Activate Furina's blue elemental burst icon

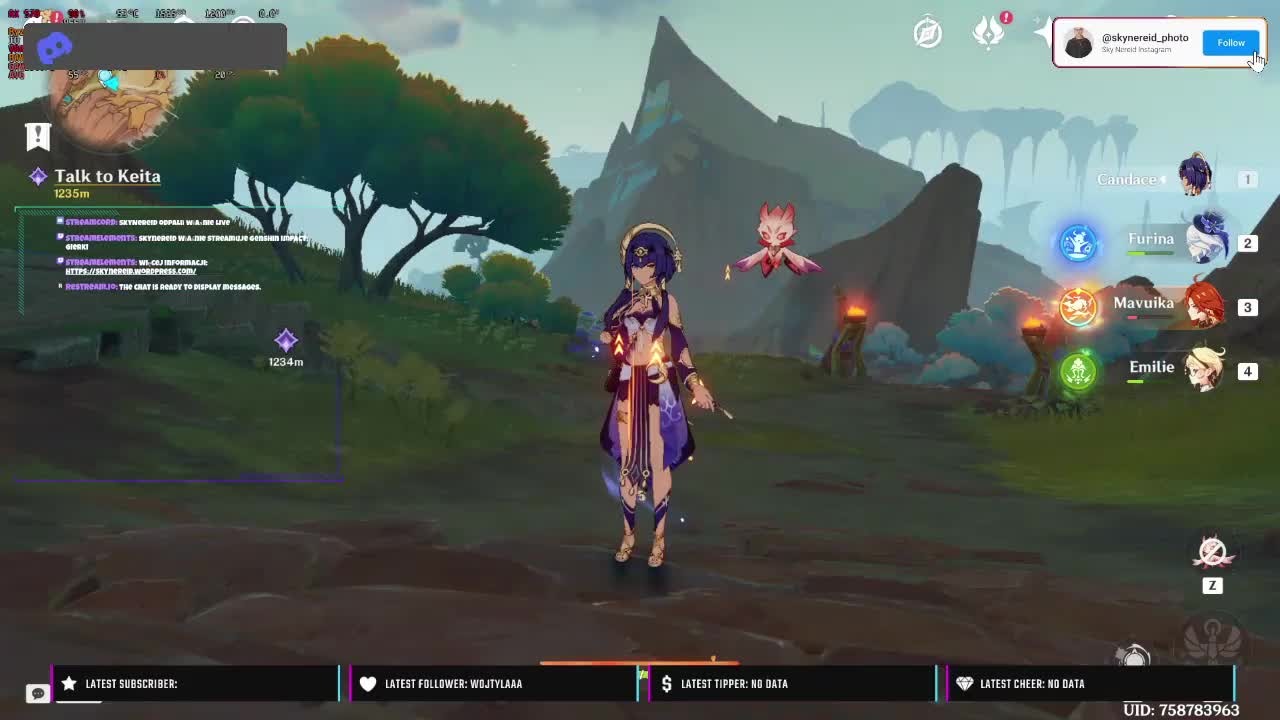point(1078,243)
